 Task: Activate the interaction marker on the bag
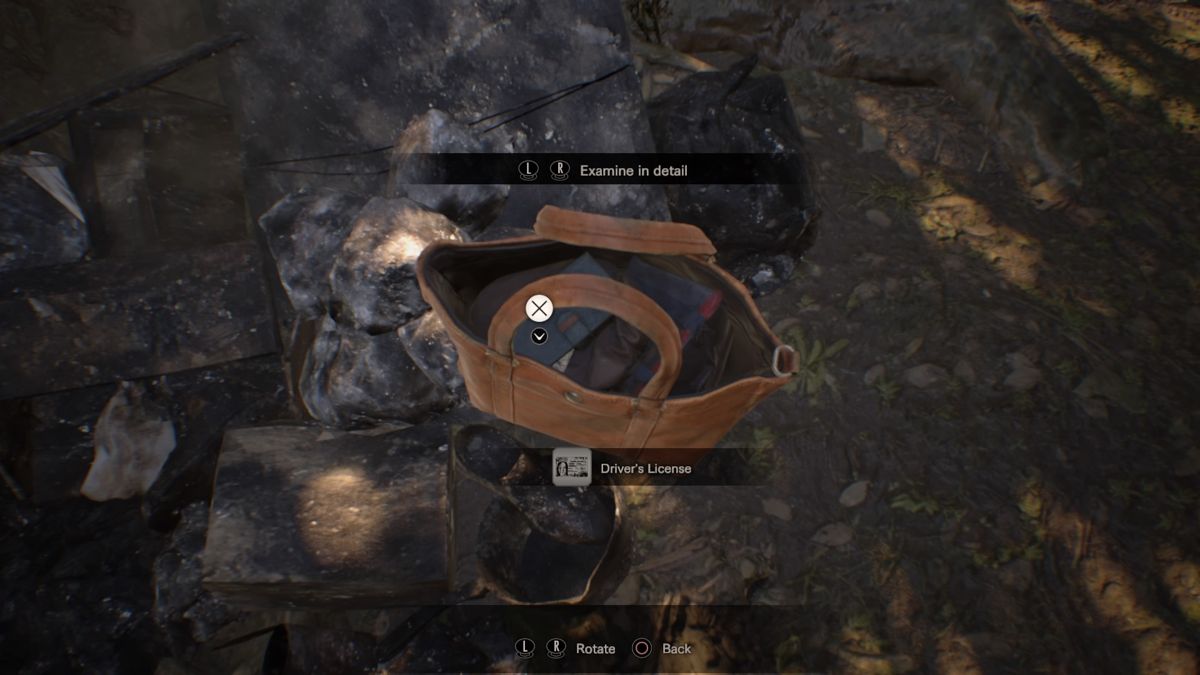(x=539, y=308)
